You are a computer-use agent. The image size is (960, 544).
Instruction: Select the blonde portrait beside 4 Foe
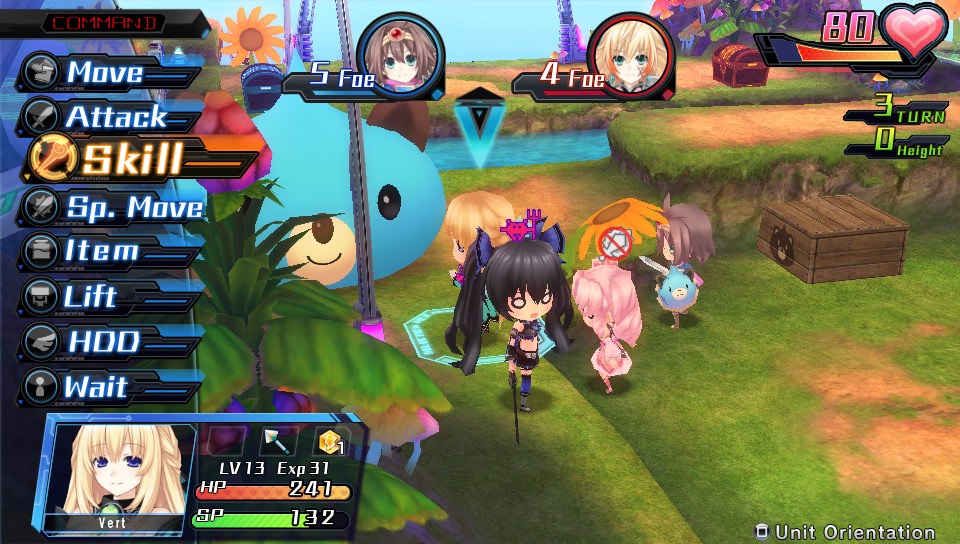(628, 57)
